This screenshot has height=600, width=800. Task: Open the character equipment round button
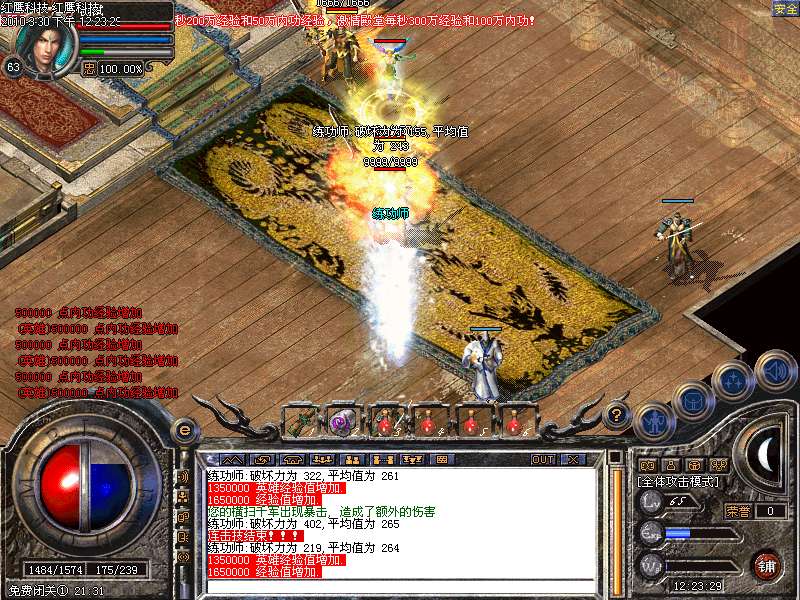pos(654,423)
